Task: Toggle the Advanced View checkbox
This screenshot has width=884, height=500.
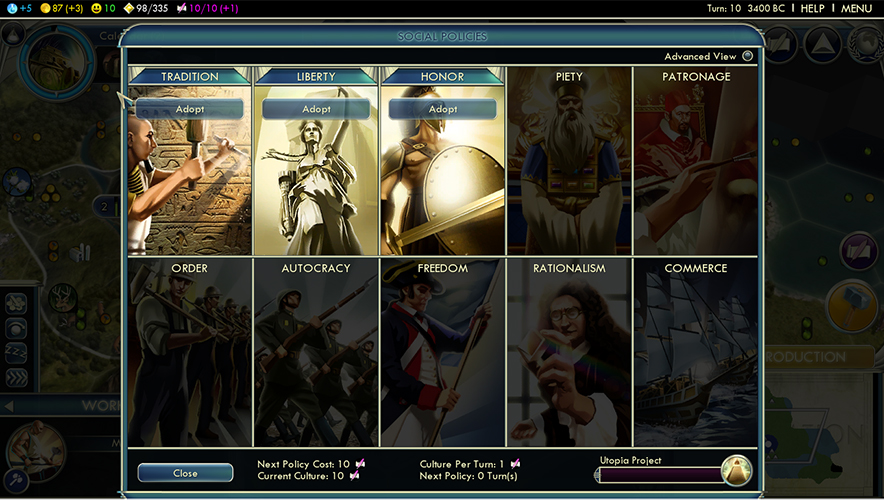Action: pyautogui.click(x=747, y=57)
